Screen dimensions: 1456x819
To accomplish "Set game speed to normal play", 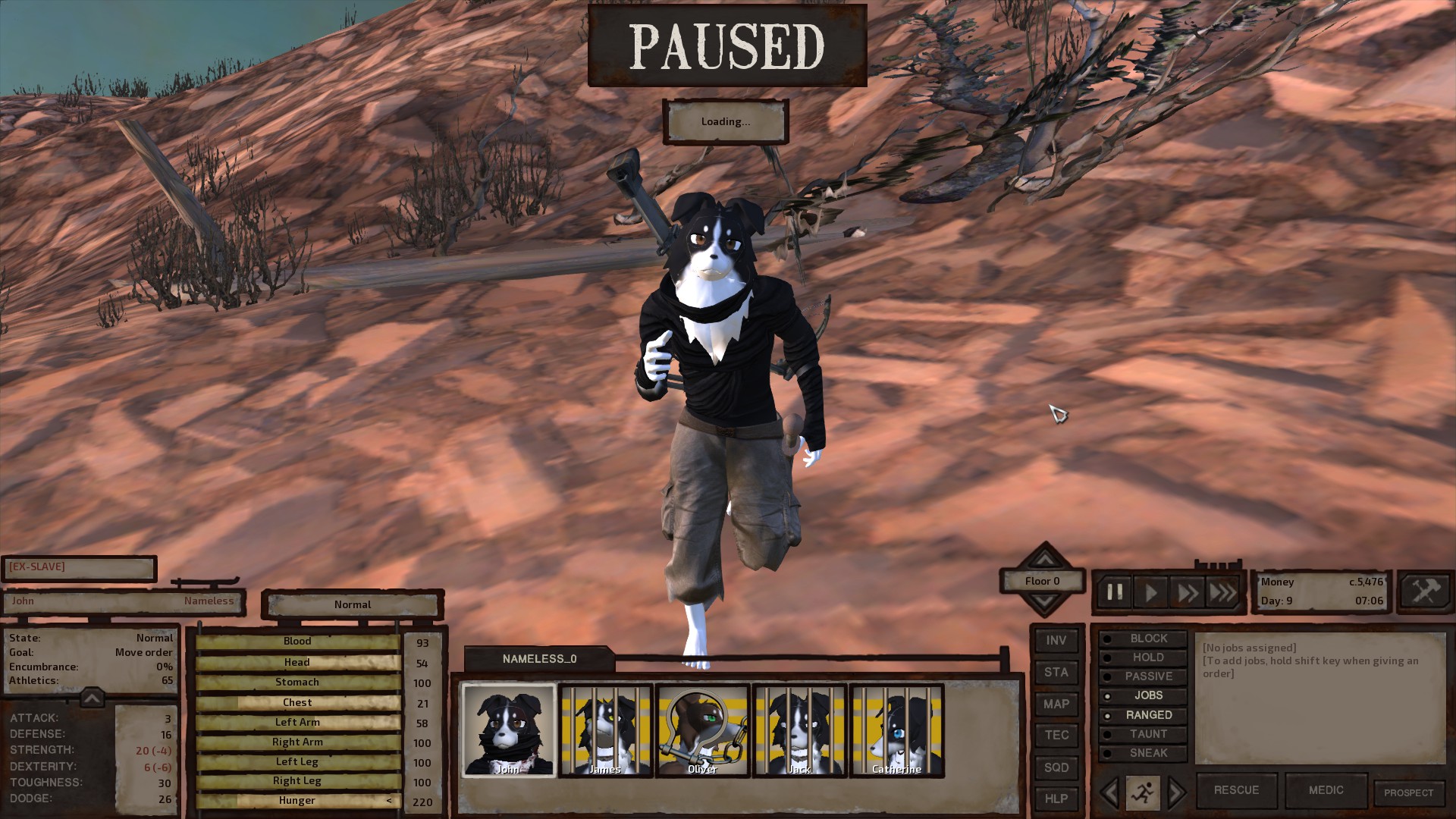I will pyautogui.click(x=1150, y=592).
